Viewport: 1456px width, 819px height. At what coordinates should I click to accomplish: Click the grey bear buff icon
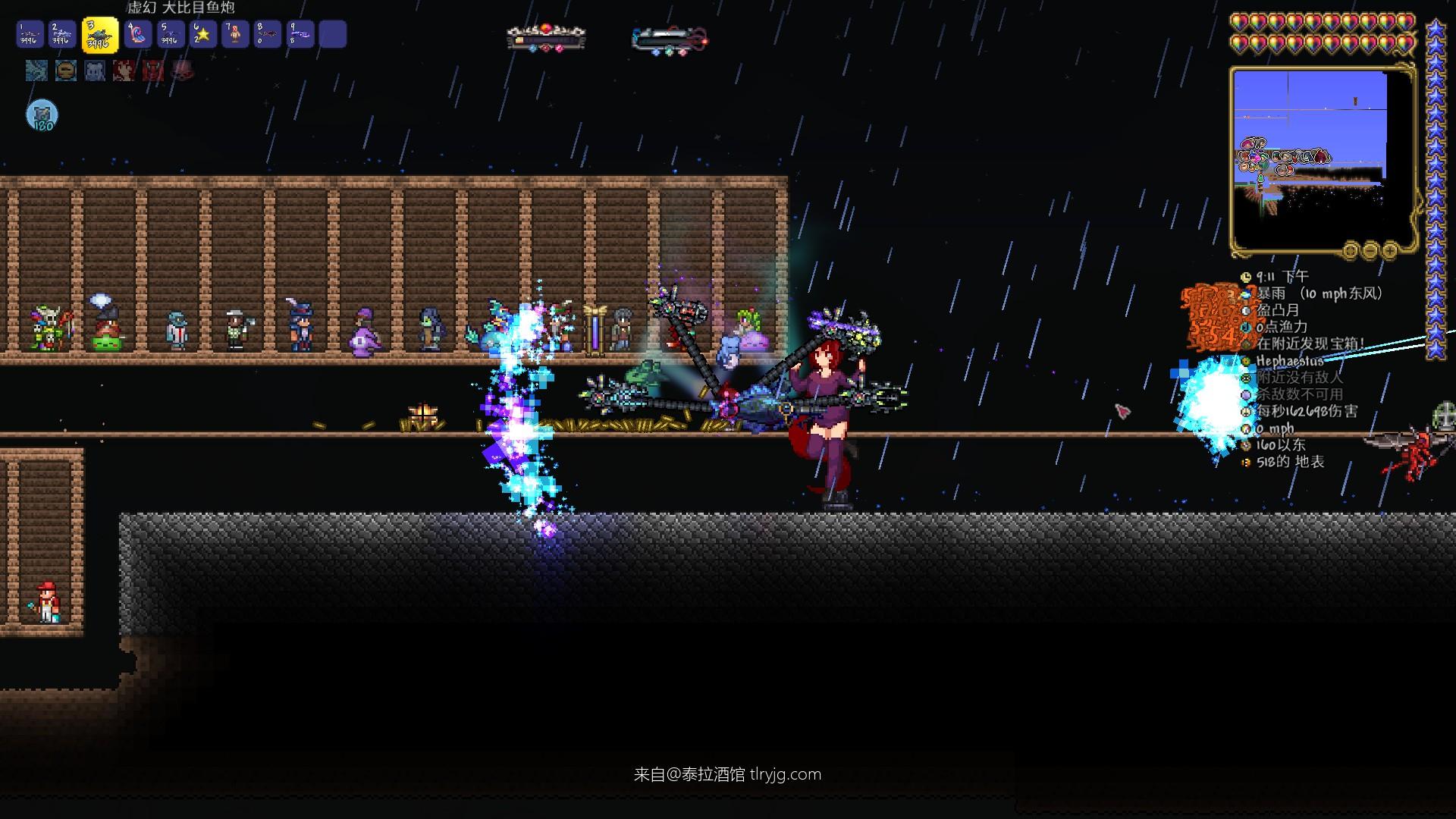point(95,71)
